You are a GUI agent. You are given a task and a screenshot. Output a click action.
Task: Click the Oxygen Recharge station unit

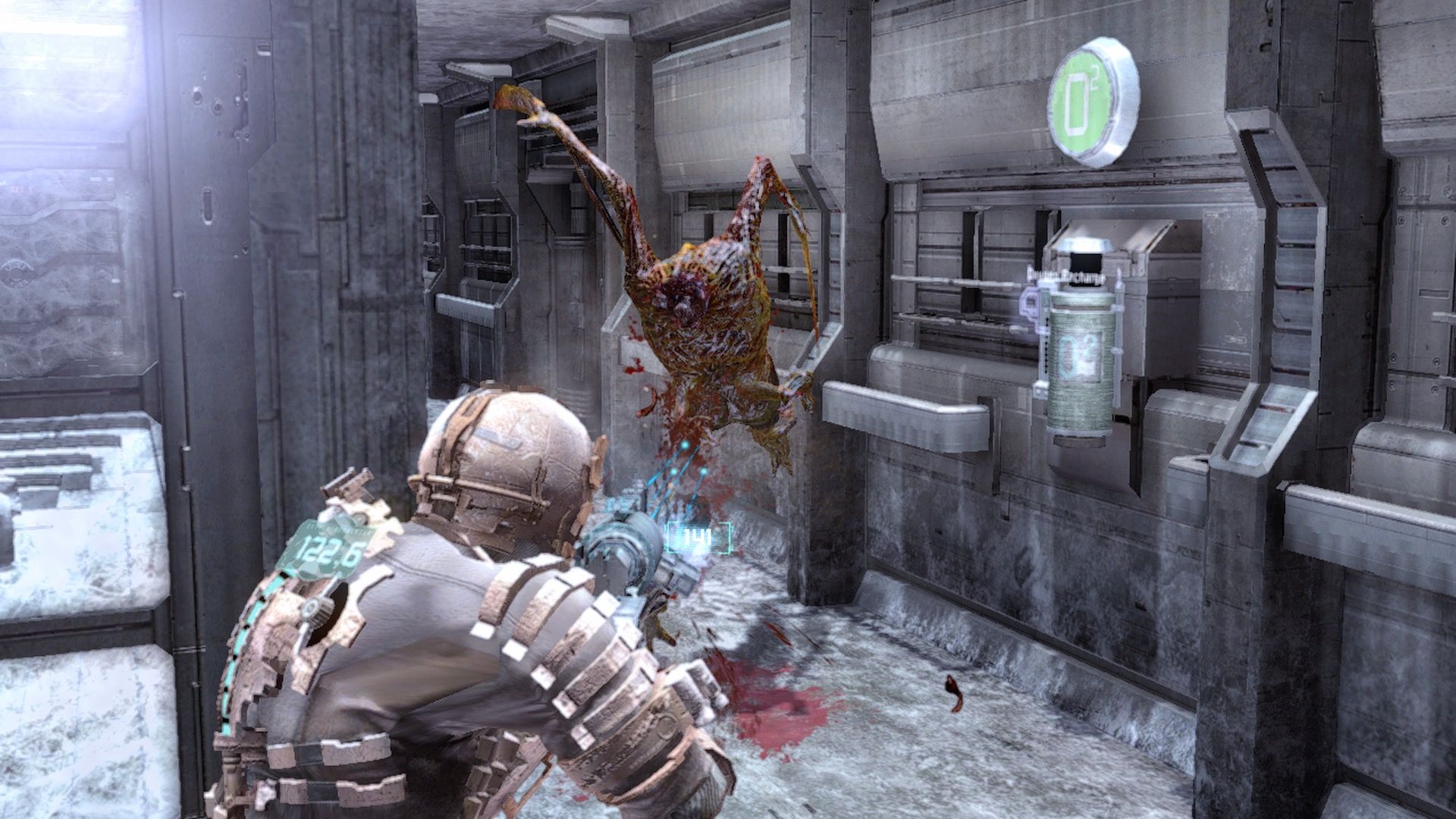click(x=1107, y=265)
